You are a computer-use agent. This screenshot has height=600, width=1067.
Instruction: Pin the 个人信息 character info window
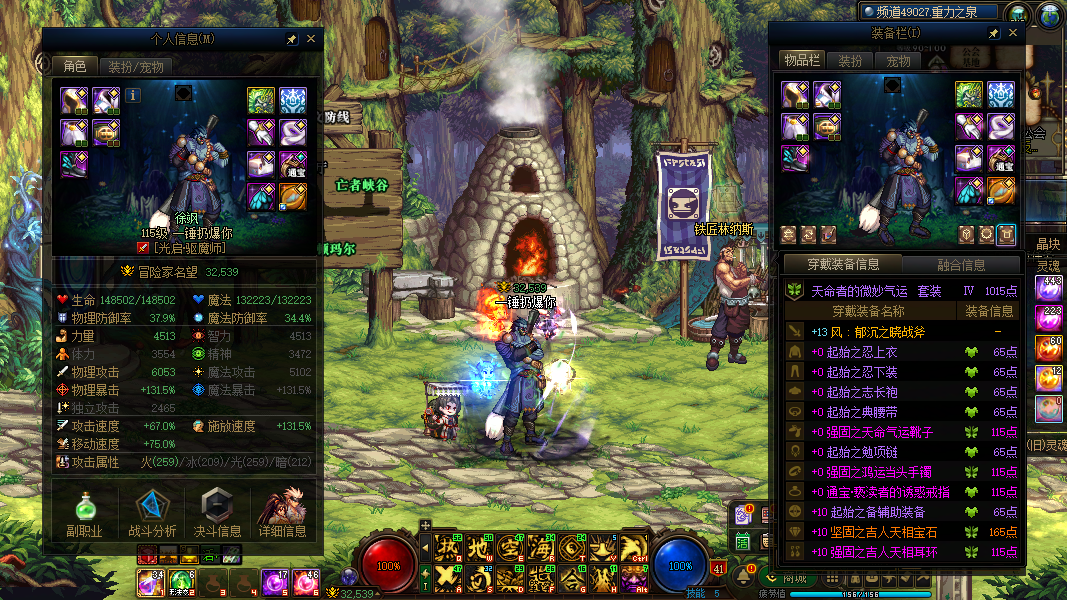pos(292,39)
